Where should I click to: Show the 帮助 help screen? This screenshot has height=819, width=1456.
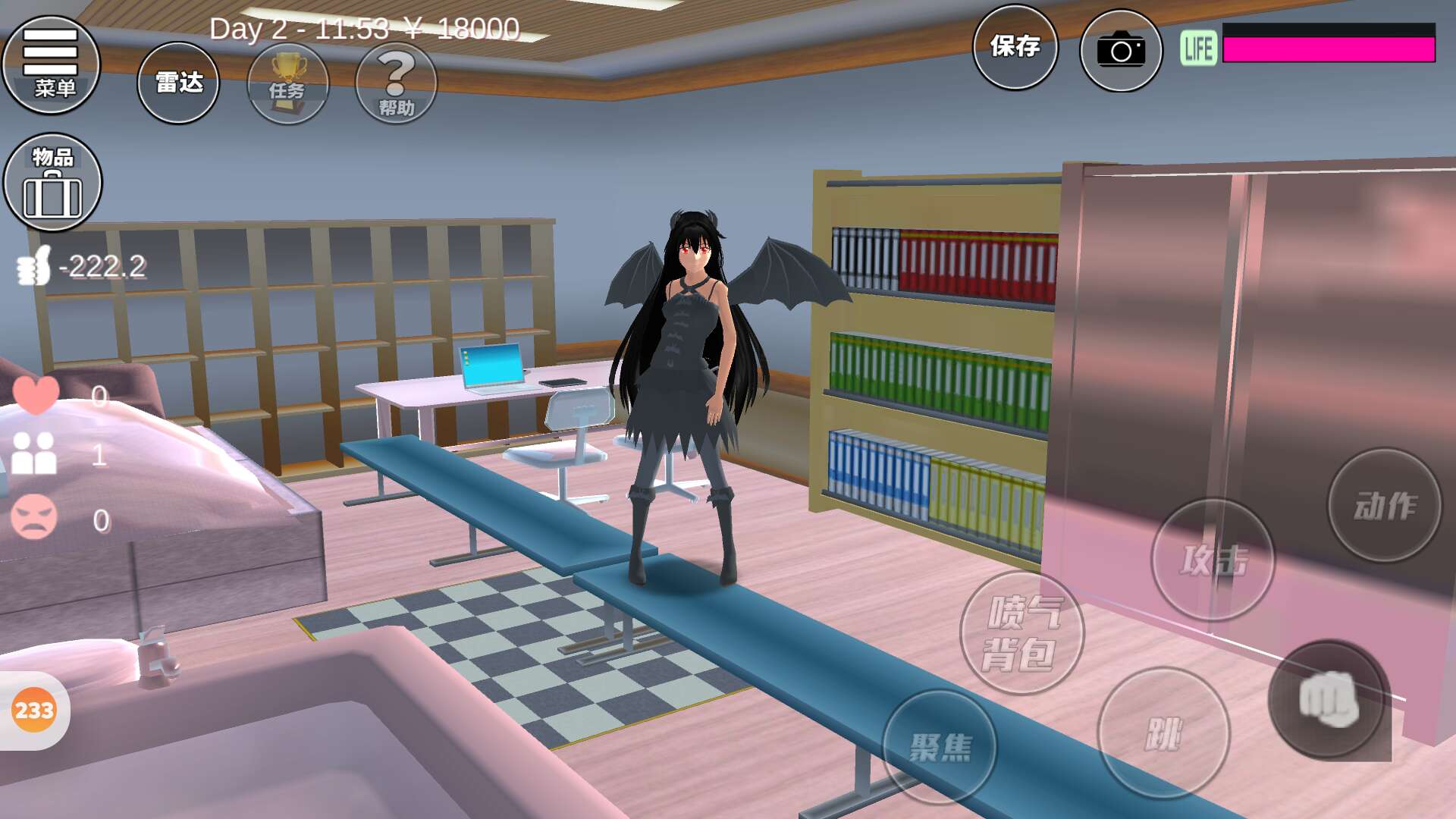tap(396, 84)
